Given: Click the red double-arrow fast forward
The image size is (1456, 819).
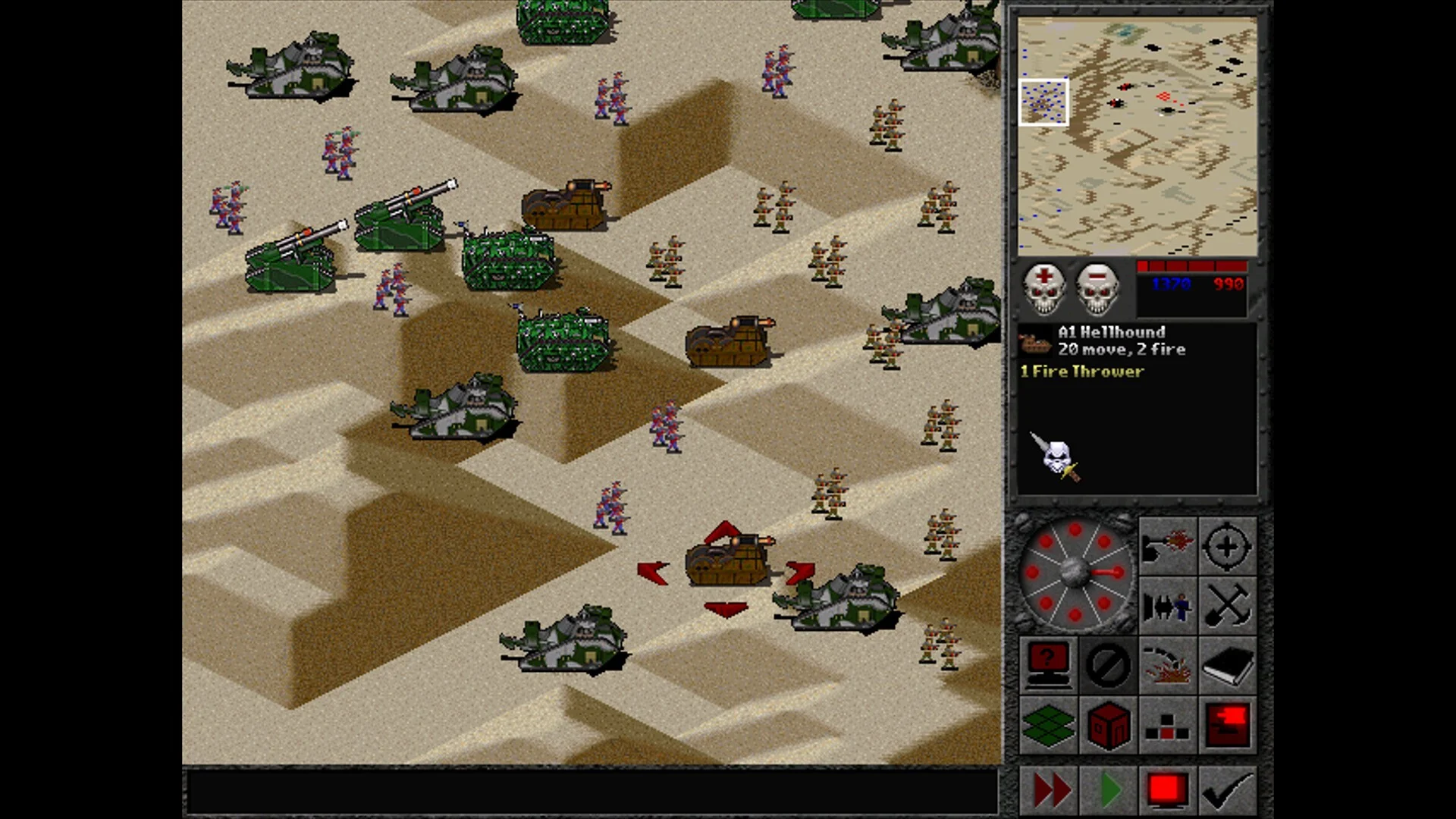Looking at the screenshot, I should click(x=1050, y=790).
